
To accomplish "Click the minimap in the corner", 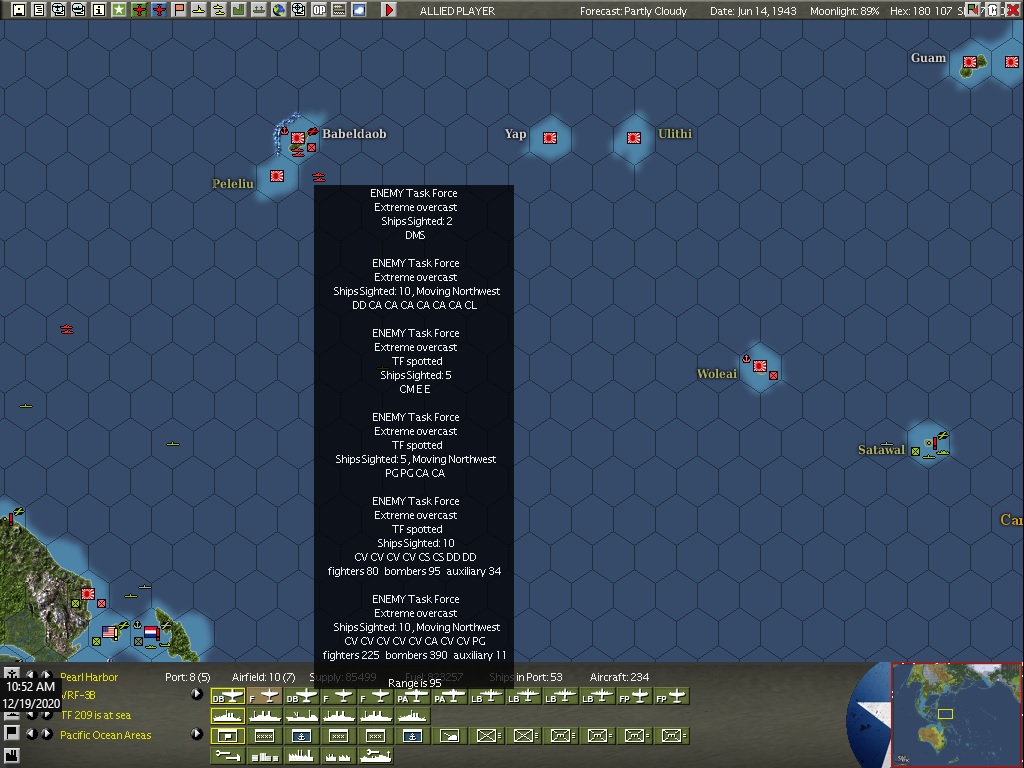I will (956, 714).
